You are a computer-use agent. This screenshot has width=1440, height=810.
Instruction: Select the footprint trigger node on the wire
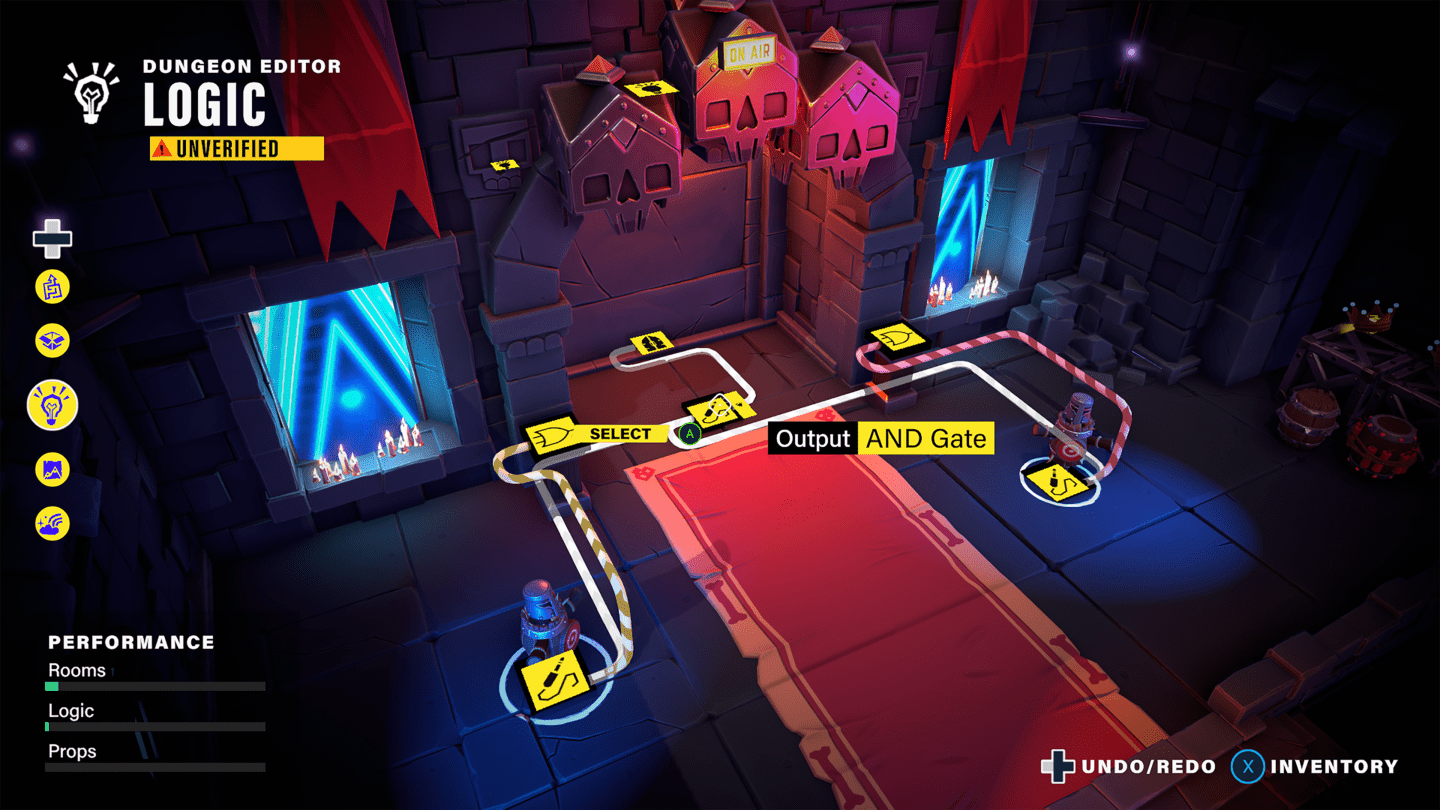point(652,344)
